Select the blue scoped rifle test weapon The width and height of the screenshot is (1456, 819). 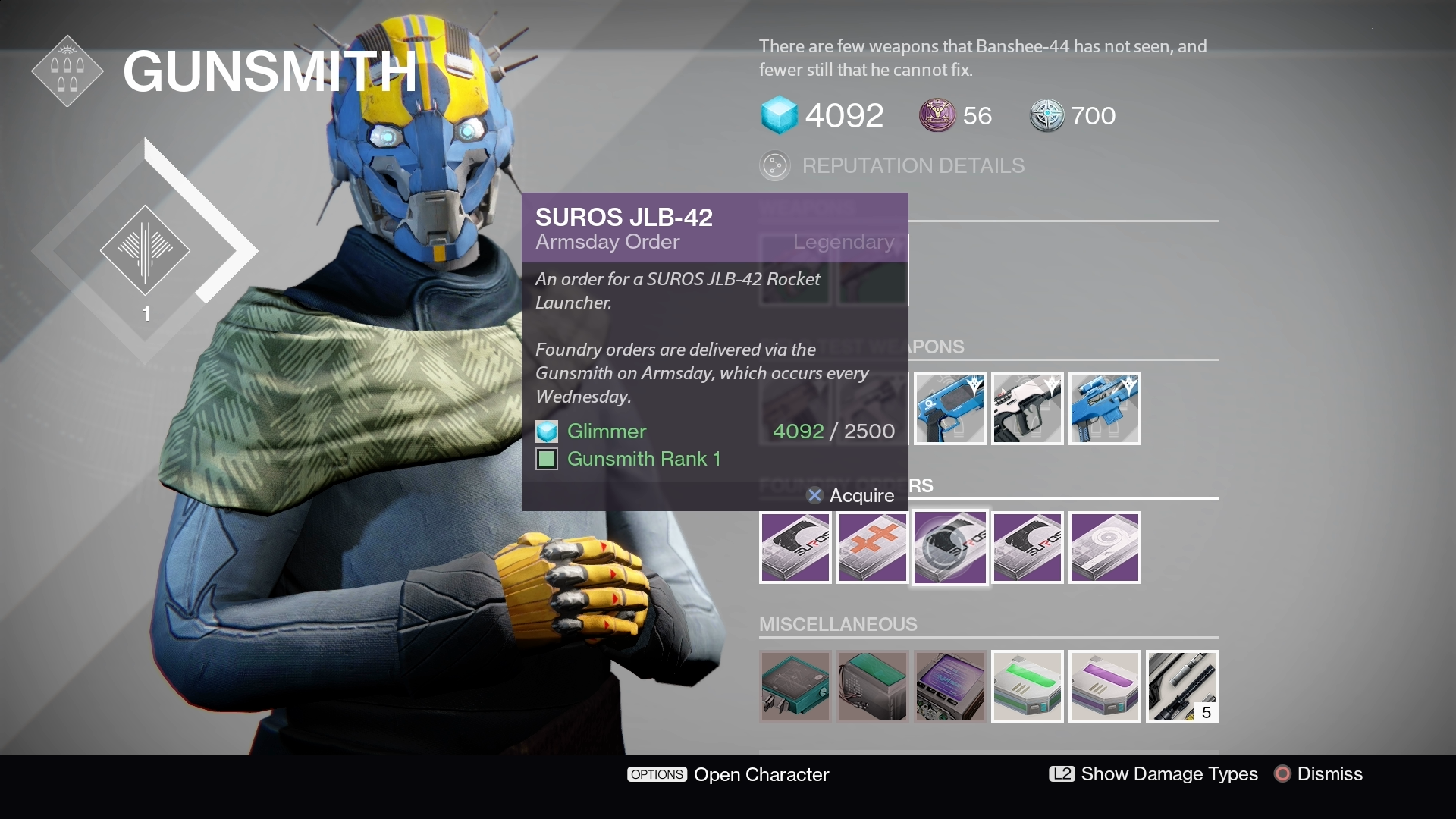[x=1104, y=409]
